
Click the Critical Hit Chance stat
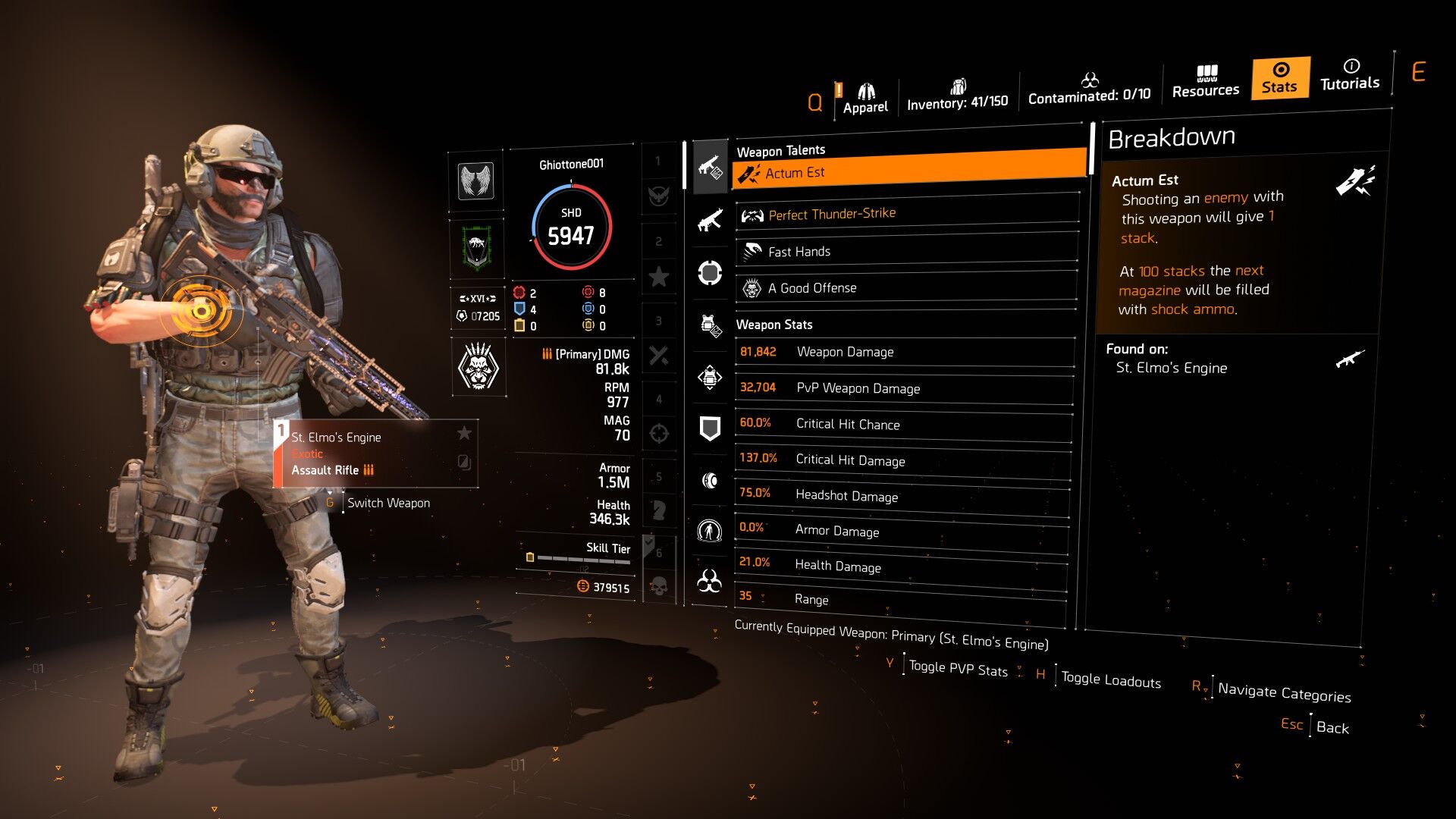pyautogui.click(x=903, y=424)
